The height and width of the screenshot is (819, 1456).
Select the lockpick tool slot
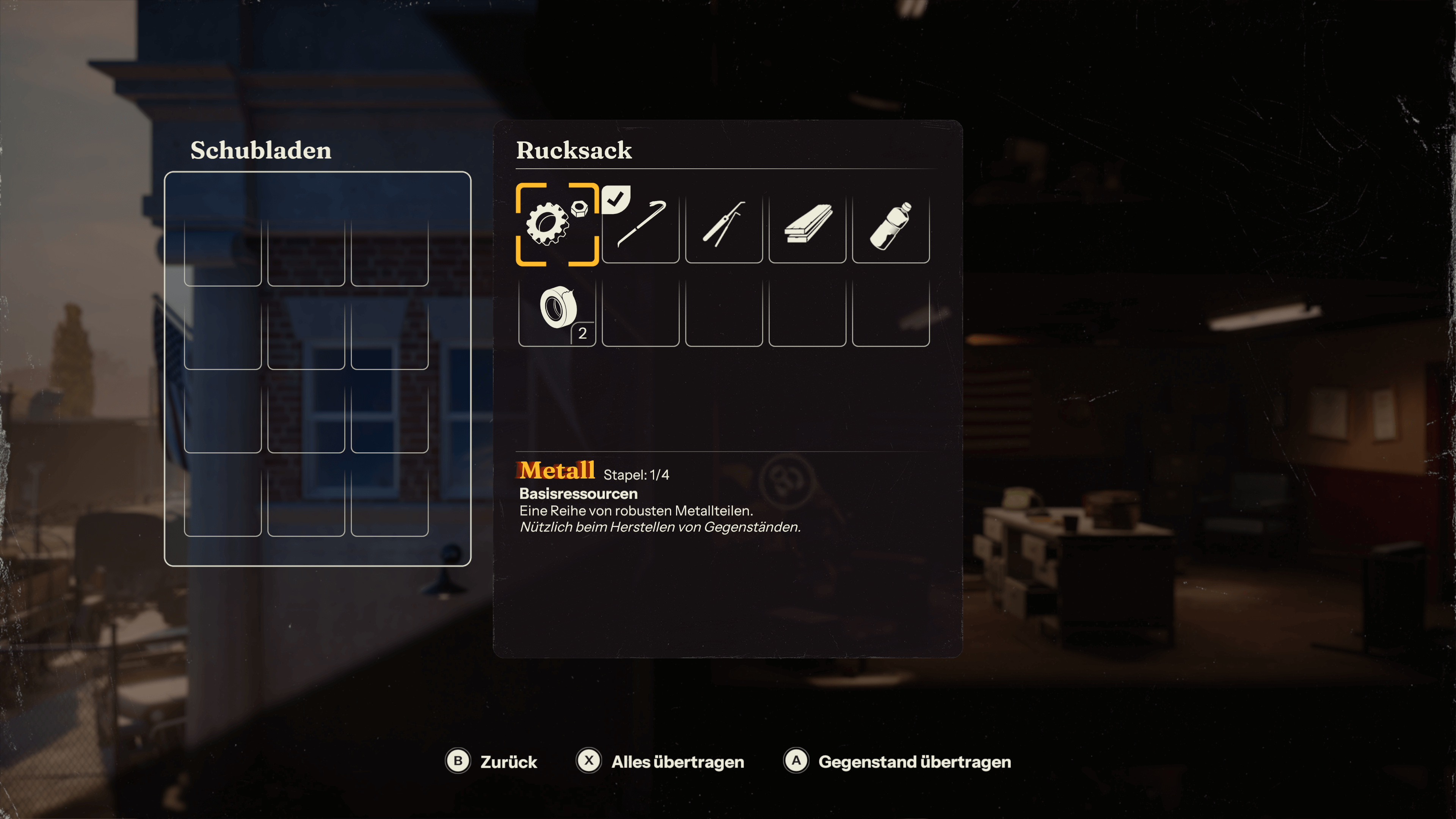pyautogui.click(x=723, y=225)
